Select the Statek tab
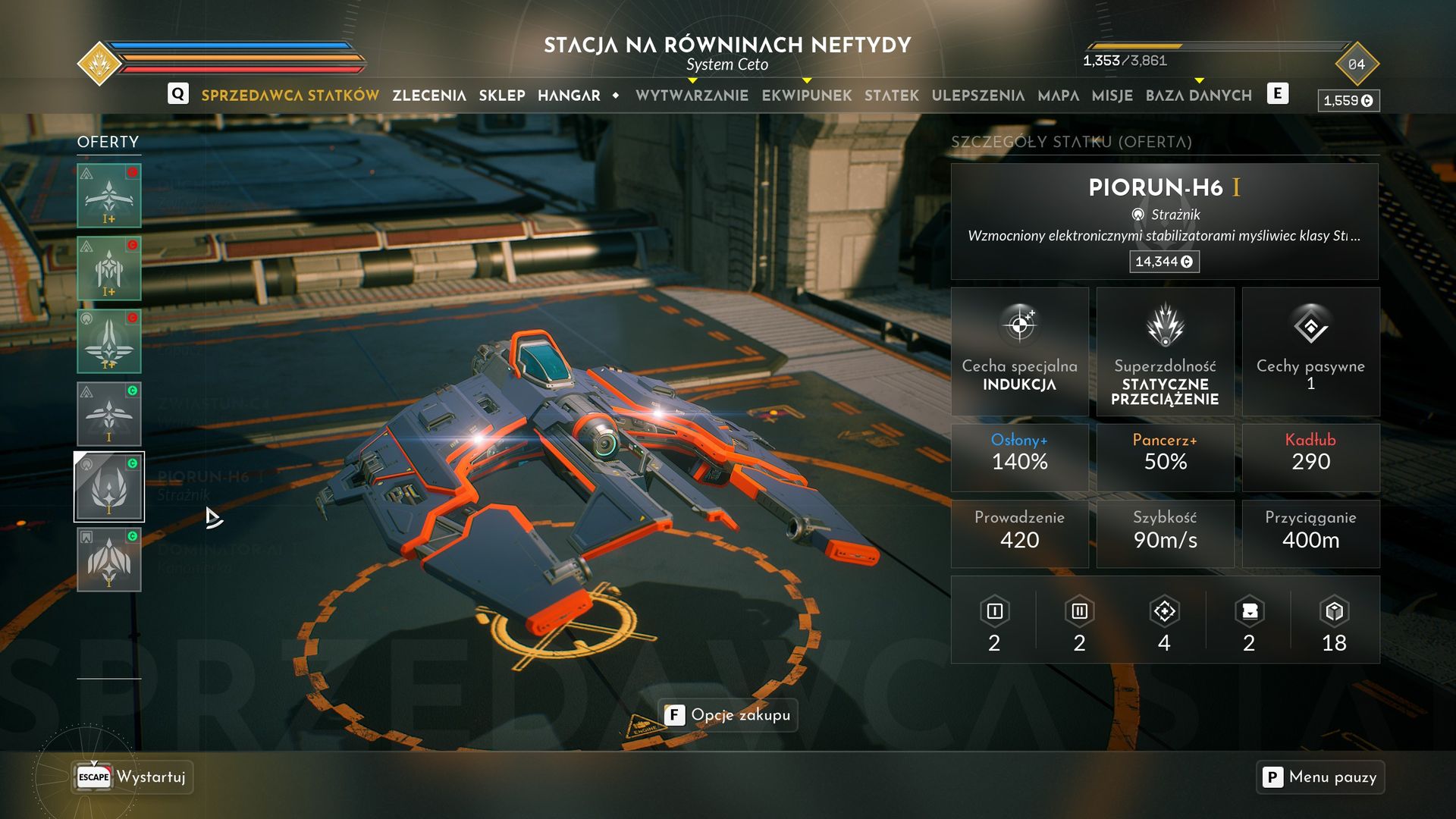The image size is (1456, 819). pyautogui.click(x=892, y=96)
